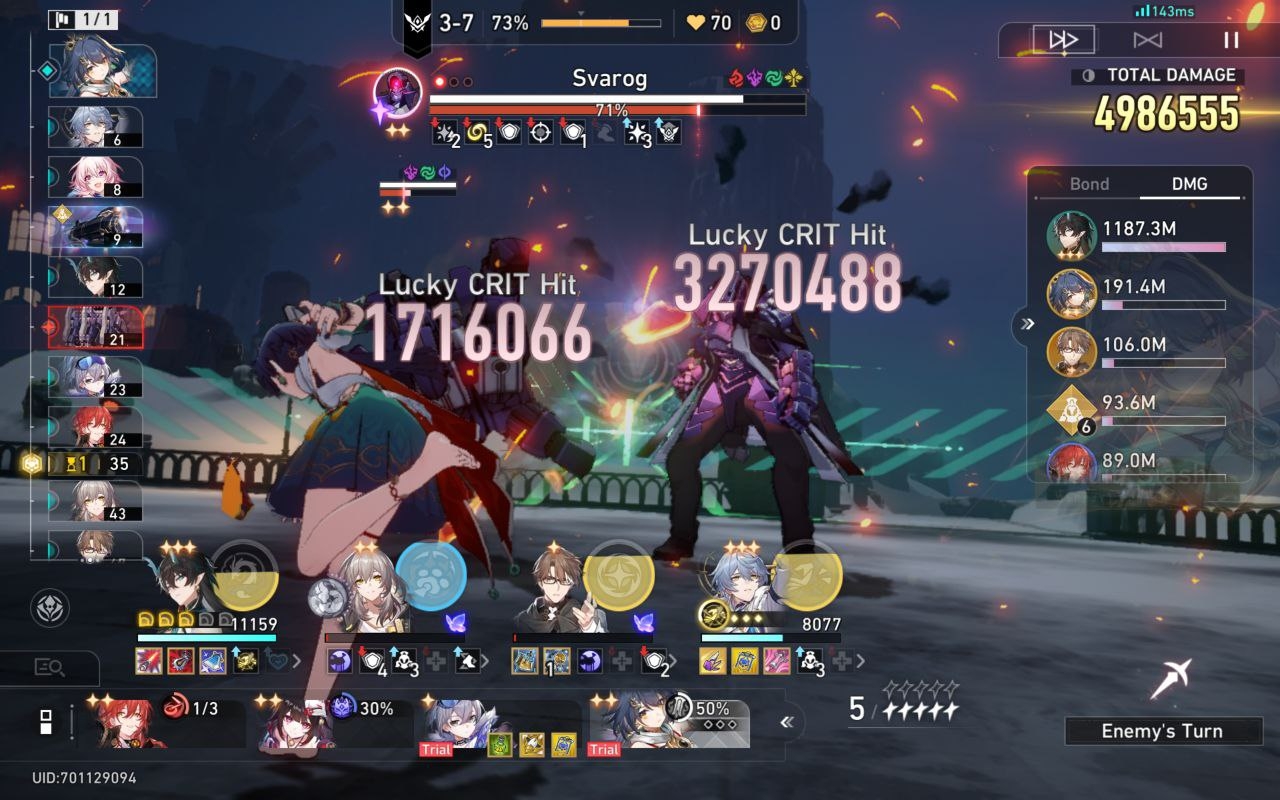Open the battle log magnifier list button
Screen dimensions: 1280x800
(49, 667)
